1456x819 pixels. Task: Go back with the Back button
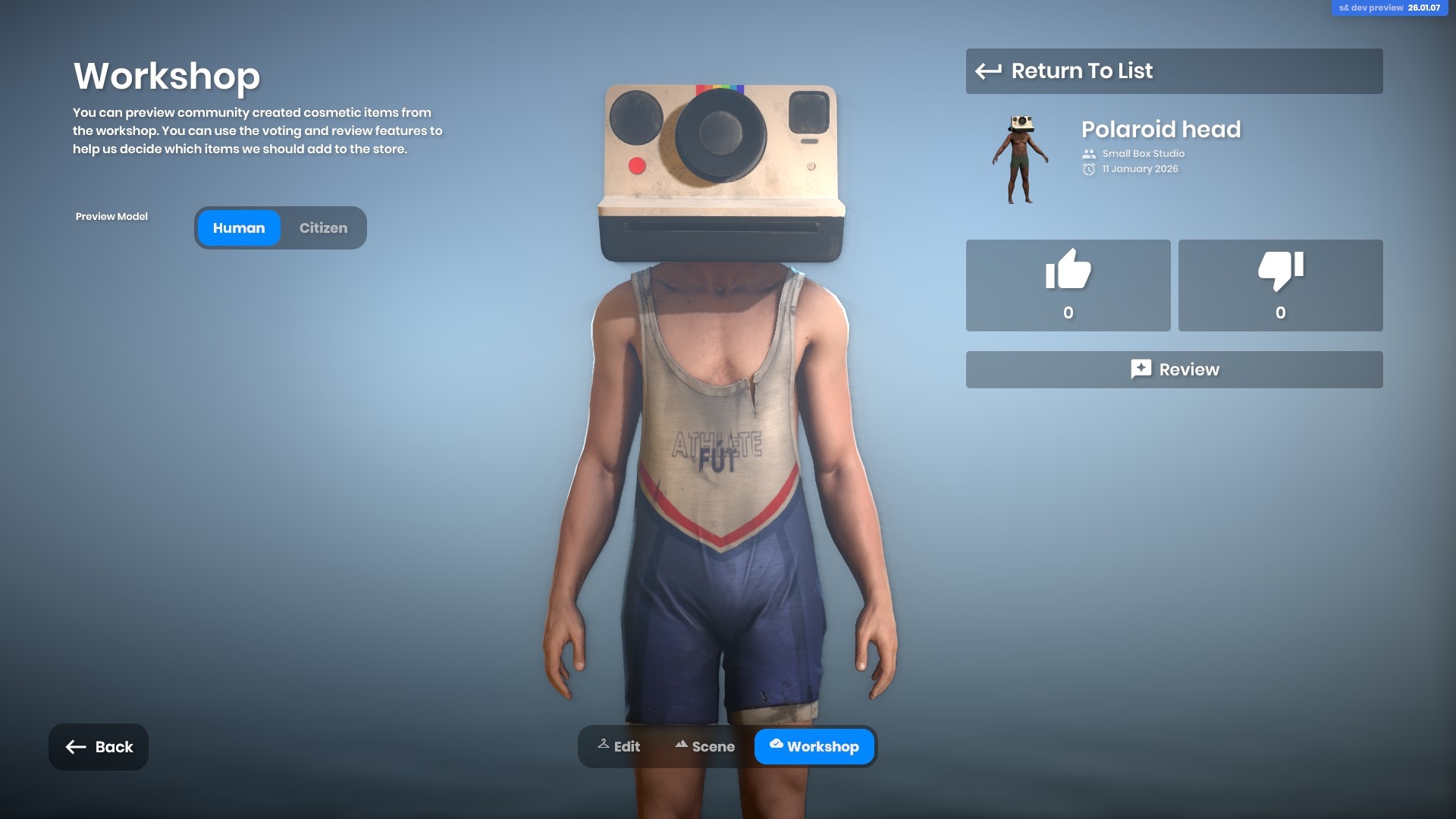click(99, 747)
